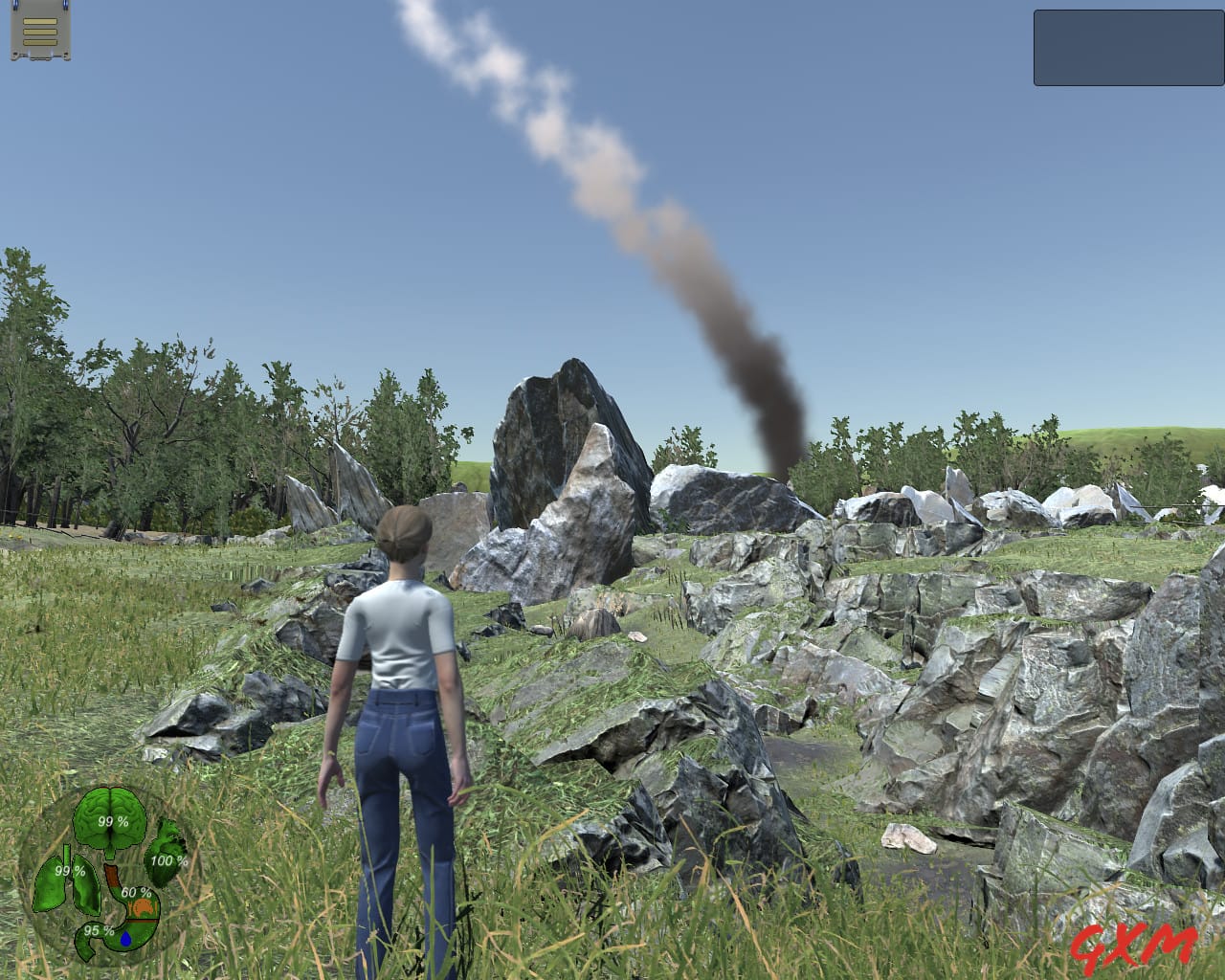Click the 100% heart health label
Viewport: 1225px width, 980px height.
tap(168, 860)
